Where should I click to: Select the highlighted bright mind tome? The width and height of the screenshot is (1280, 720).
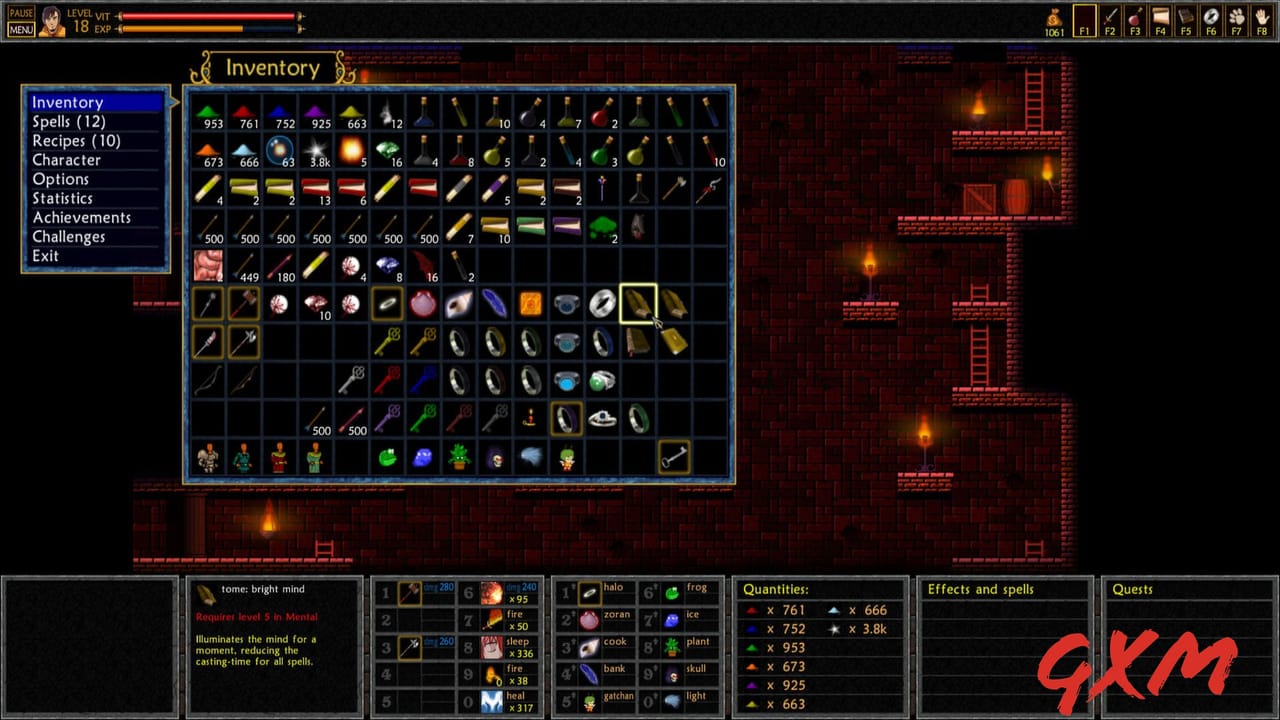coord(638,303)
